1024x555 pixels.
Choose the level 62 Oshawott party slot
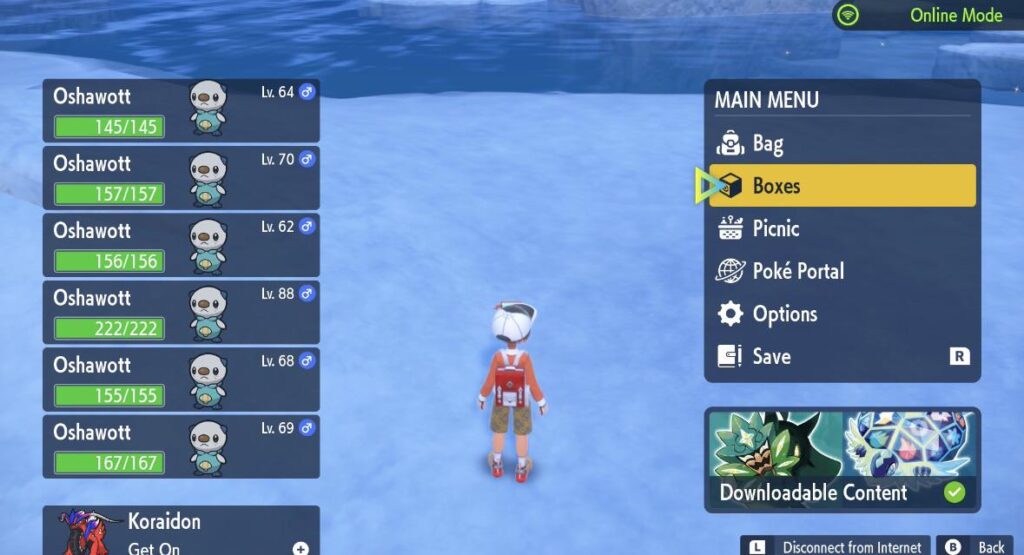tap(181, 244)
